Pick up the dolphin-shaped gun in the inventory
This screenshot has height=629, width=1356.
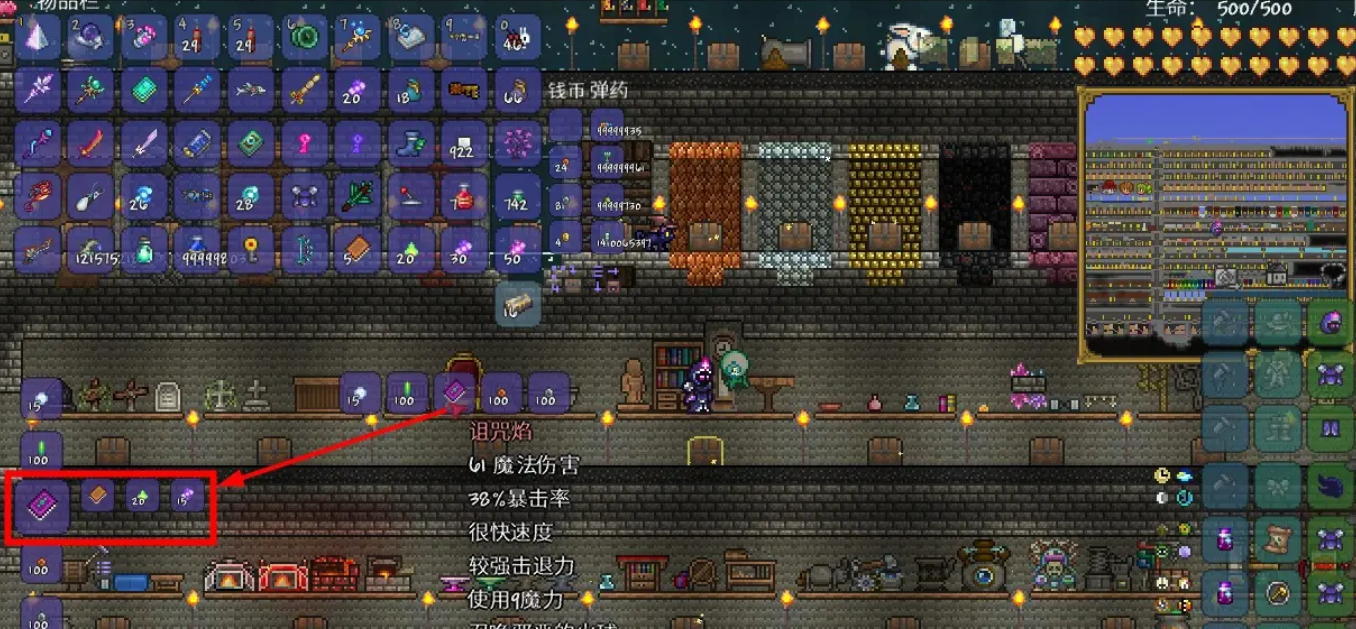(251, 91)
